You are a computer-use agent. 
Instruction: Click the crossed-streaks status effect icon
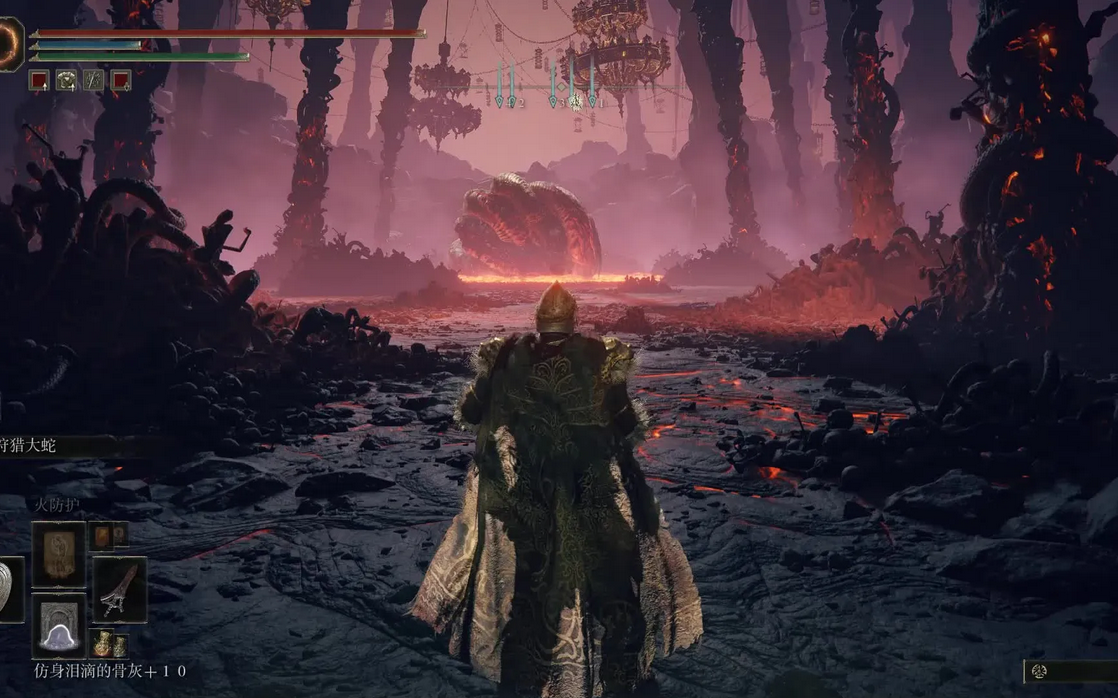[93, 81]
